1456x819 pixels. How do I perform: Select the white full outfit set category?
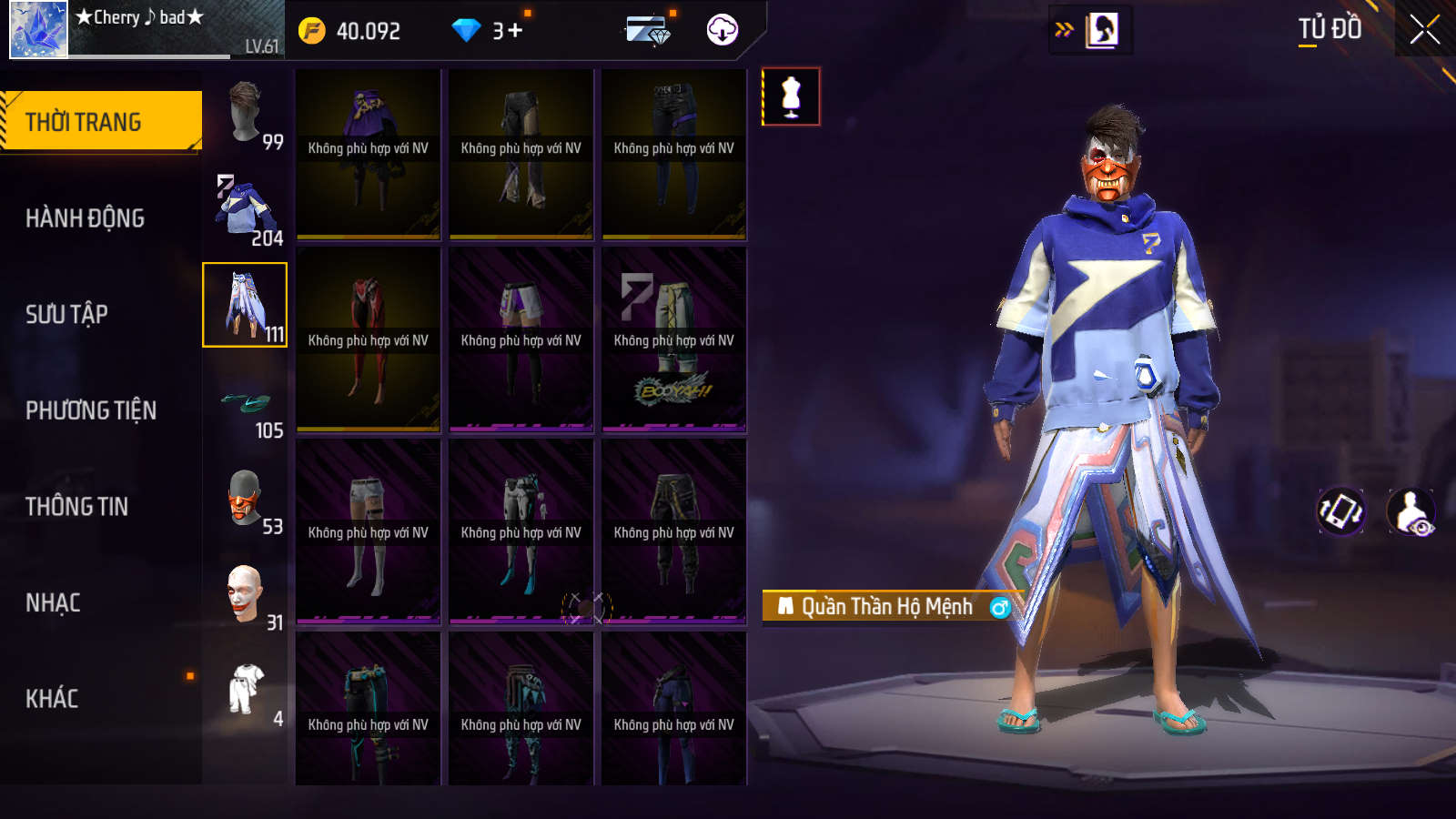click(x=246, y=690)
